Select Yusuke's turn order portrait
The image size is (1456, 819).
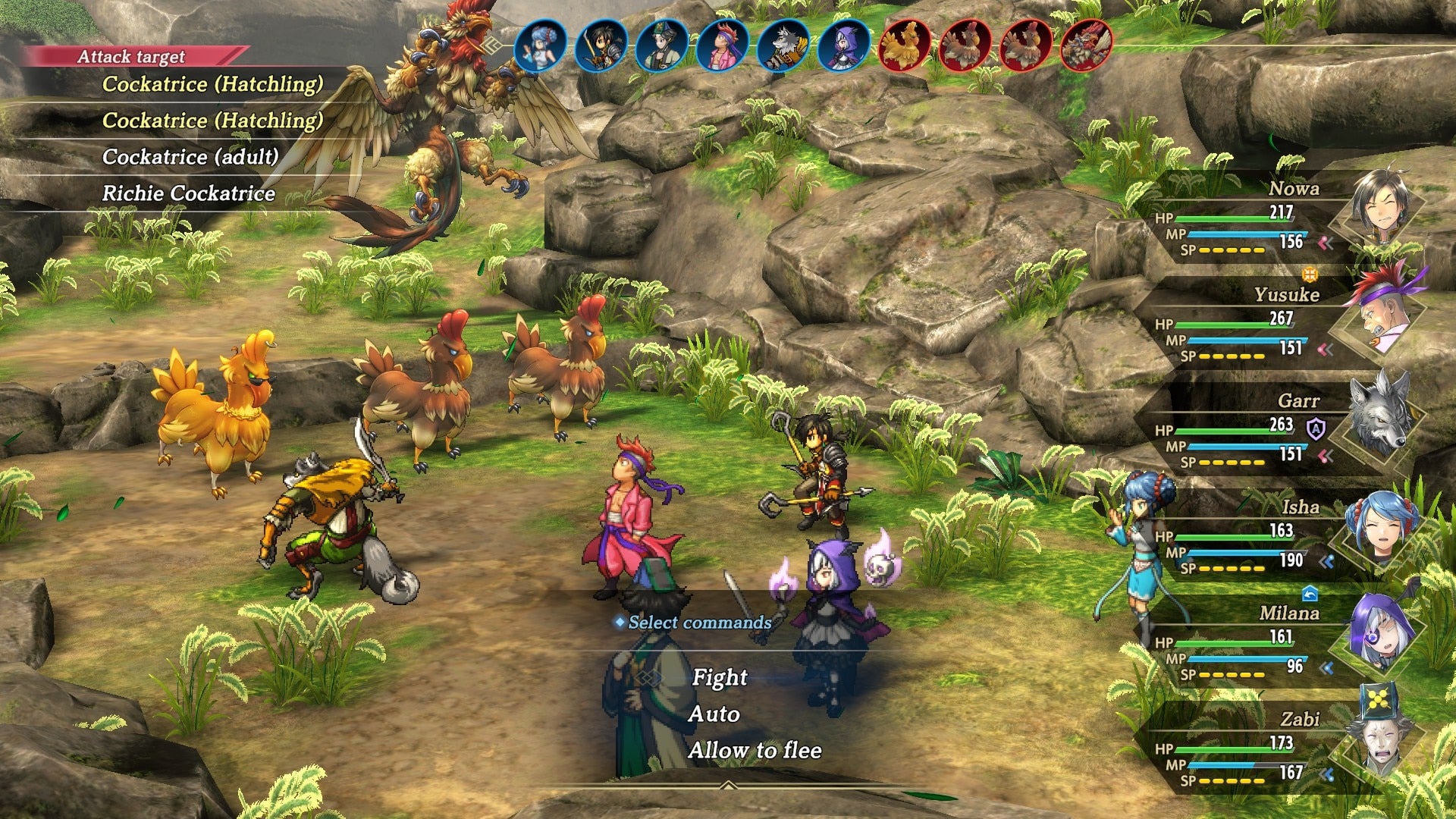point(722,45)
